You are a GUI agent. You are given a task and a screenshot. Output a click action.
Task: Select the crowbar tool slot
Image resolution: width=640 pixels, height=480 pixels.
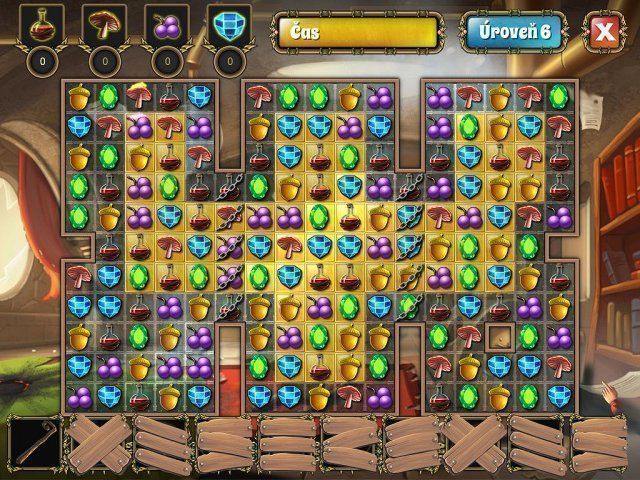click(34, 441)
